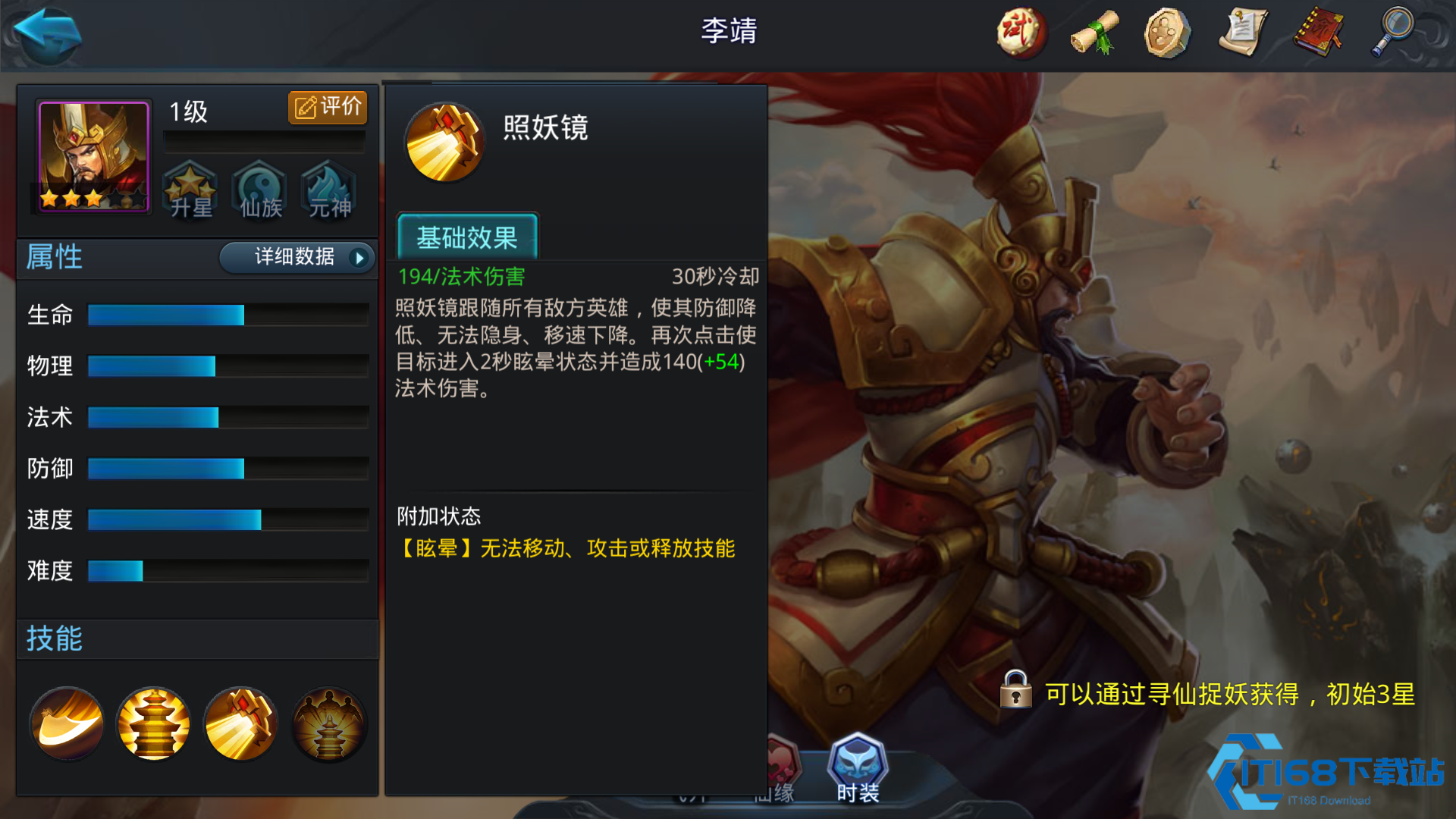The width and height of the screenshot is (1456, 819).
Task: Click the gold medal seal icon at top
Action: click(x=1168, y=32)
